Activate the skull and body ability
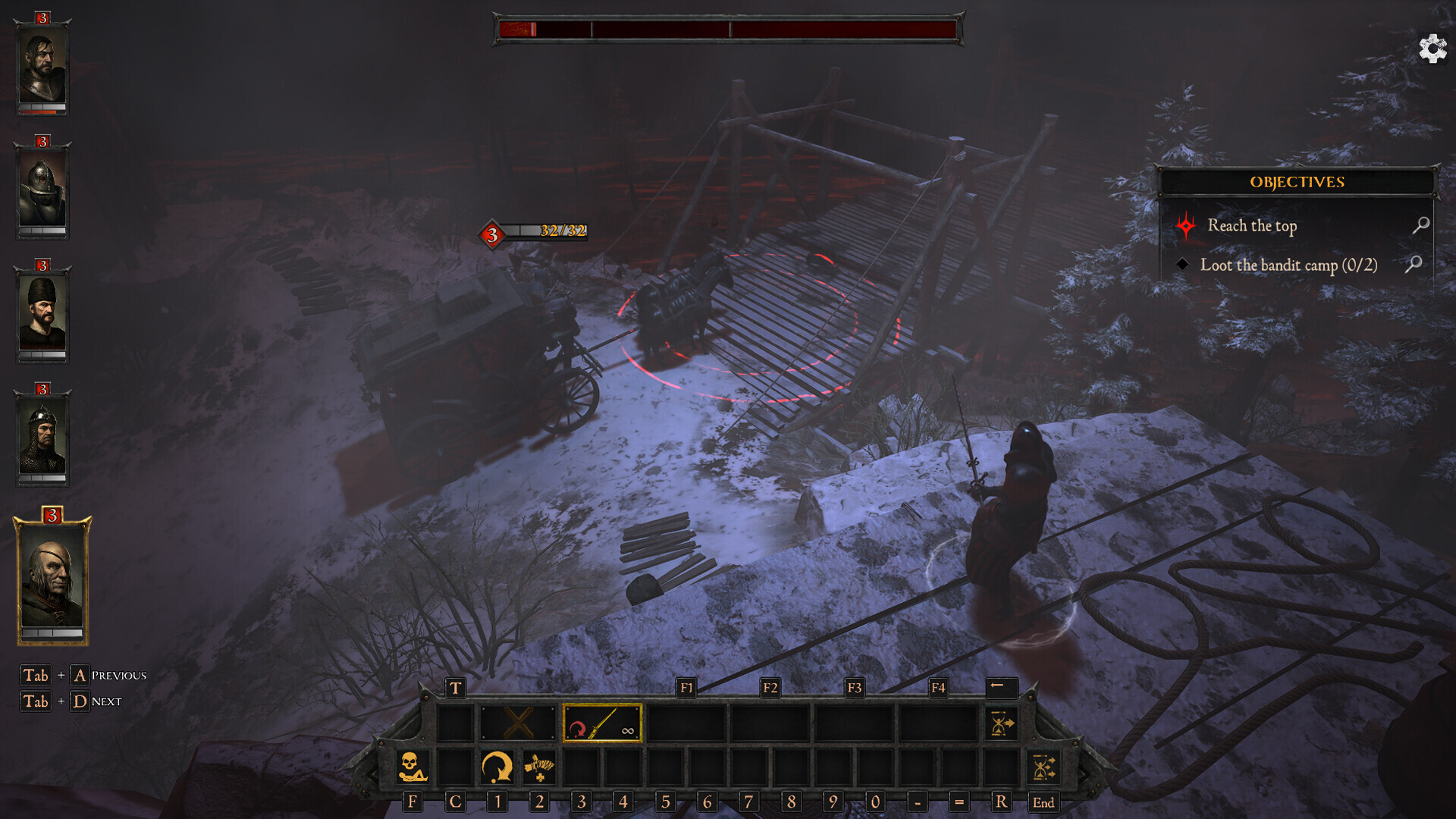This screenshot has width=1456, height=819. coord(413,767)
